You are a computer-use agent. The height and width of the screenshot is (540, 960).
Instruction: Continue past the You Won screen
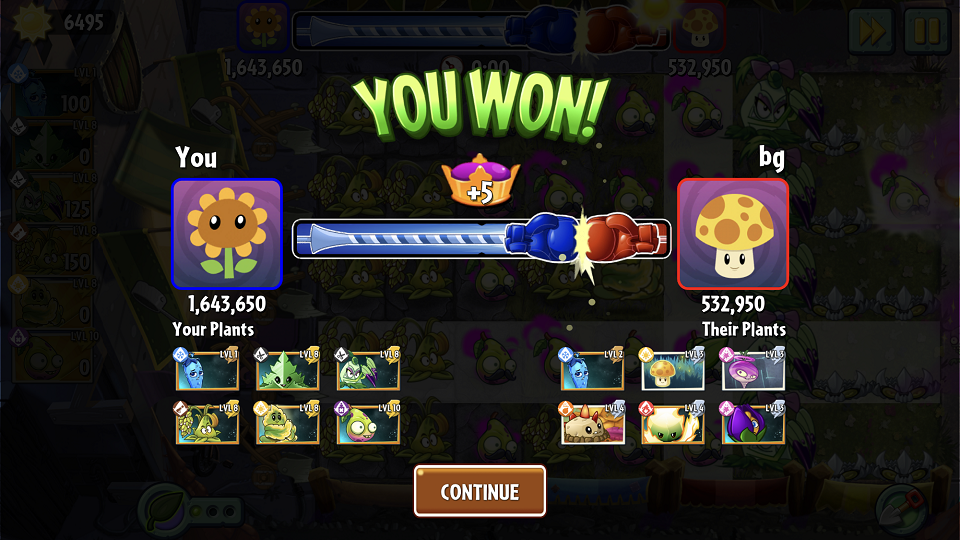[x=480, y=491]
